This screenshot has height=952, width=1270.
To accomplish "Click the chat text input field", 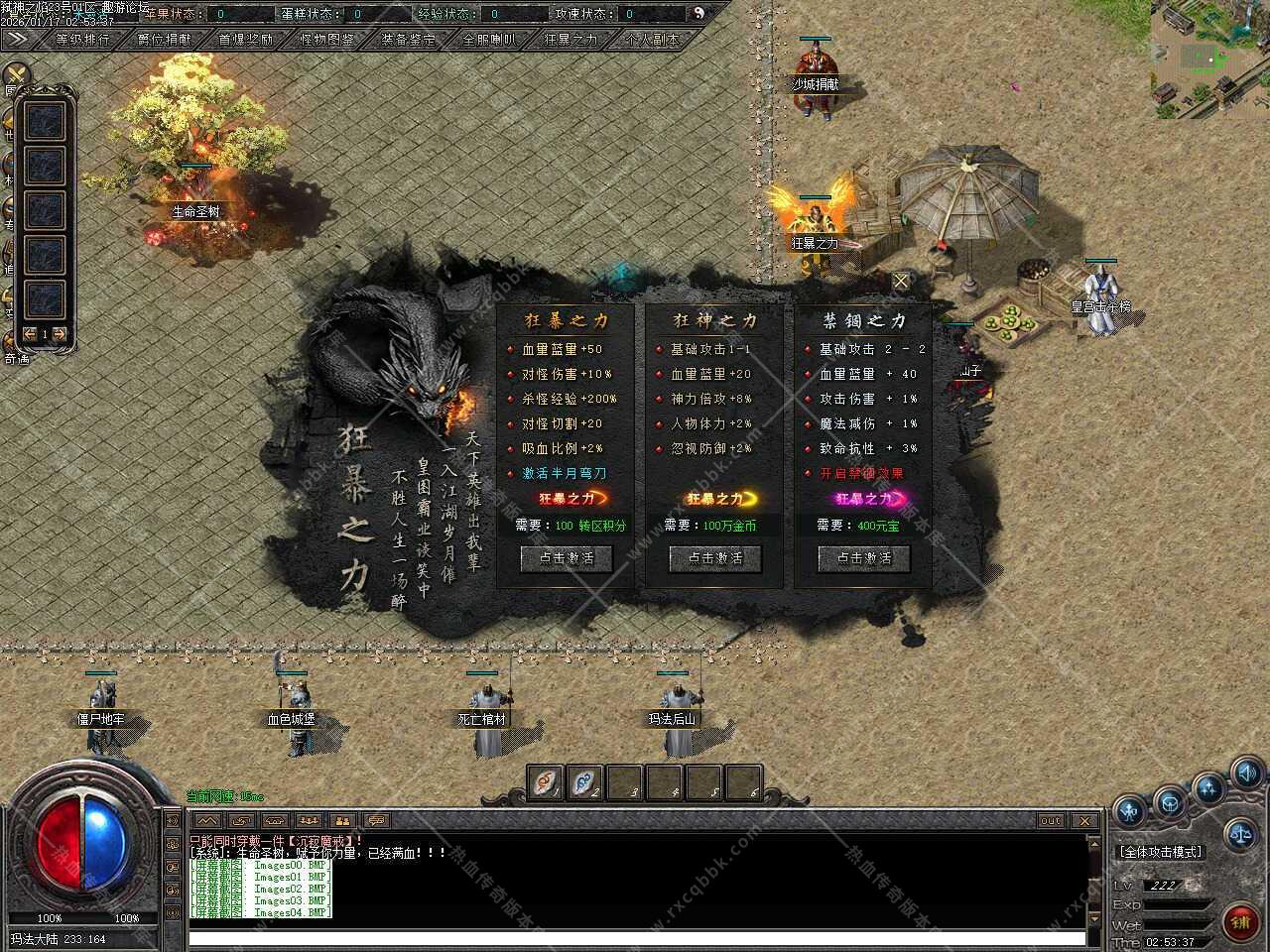I will pos(635,937).
